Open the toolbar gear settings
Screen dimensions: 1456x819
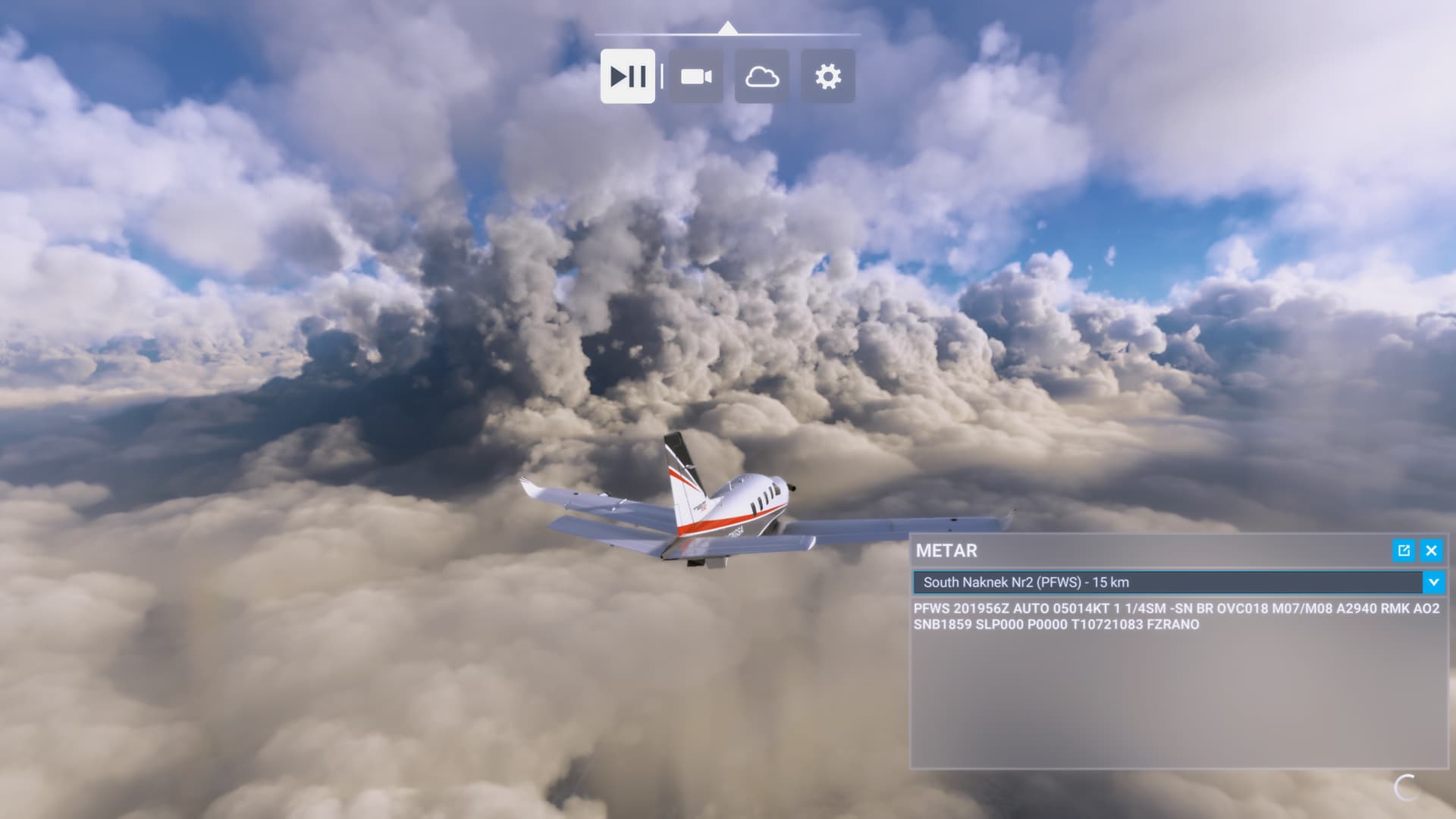(x=827, y=77)
